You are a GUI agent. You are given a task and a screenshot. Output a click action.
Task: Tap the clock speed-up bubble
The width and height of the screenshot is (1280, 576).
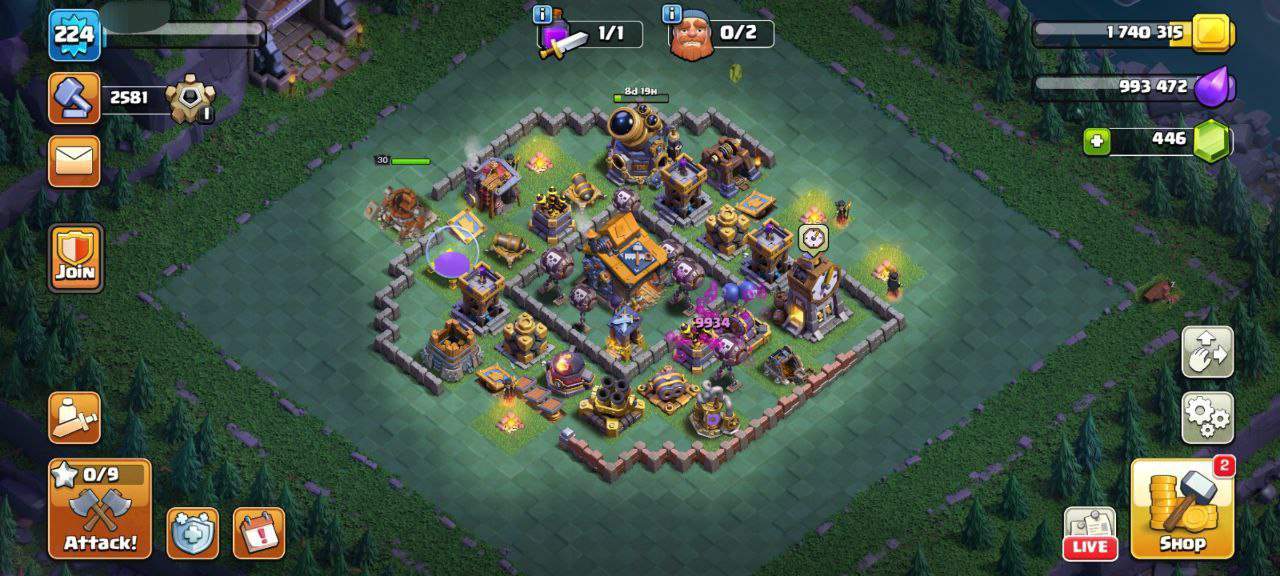point(811,238)
